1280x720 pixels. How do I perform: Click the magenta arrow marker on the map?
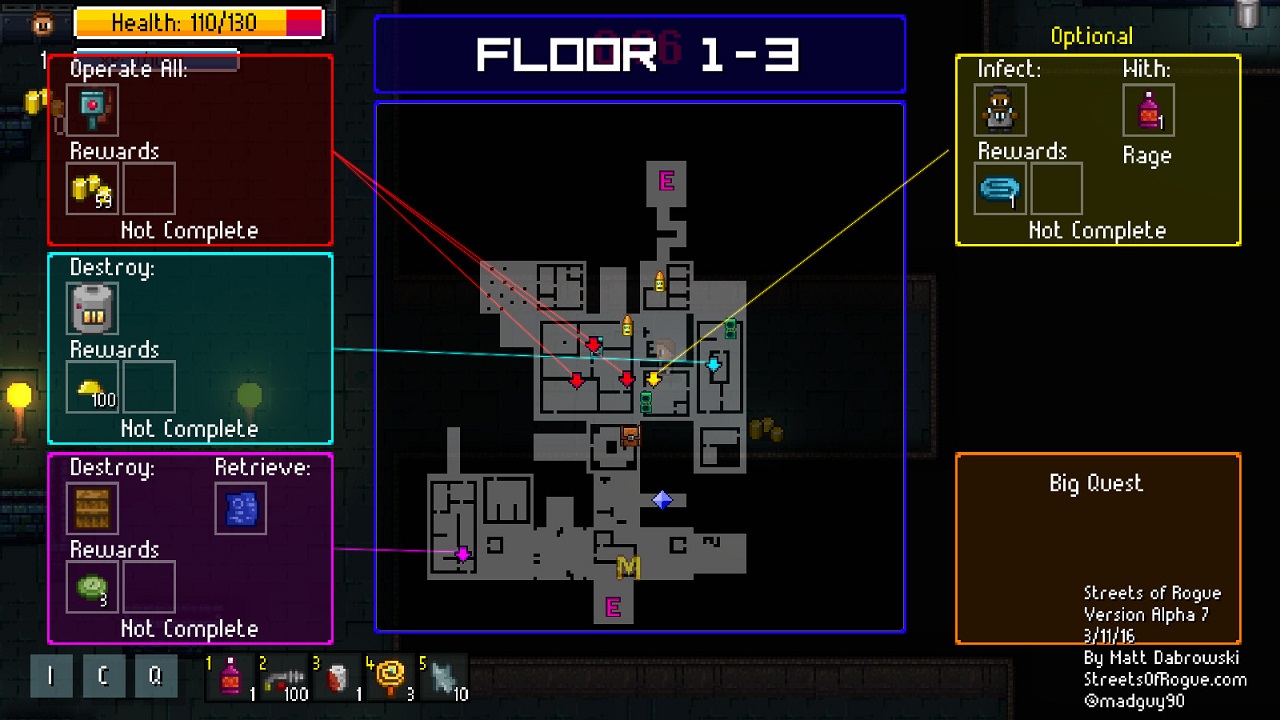pyautogui.click(x=462, y=554)
